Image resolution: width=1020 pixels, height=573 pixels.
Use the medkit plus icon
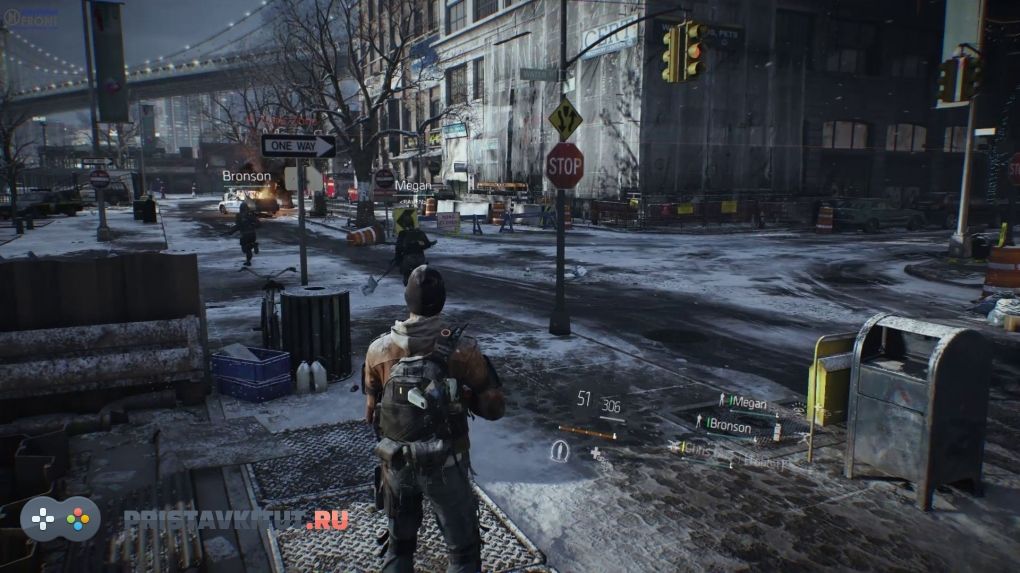[596, 453]
